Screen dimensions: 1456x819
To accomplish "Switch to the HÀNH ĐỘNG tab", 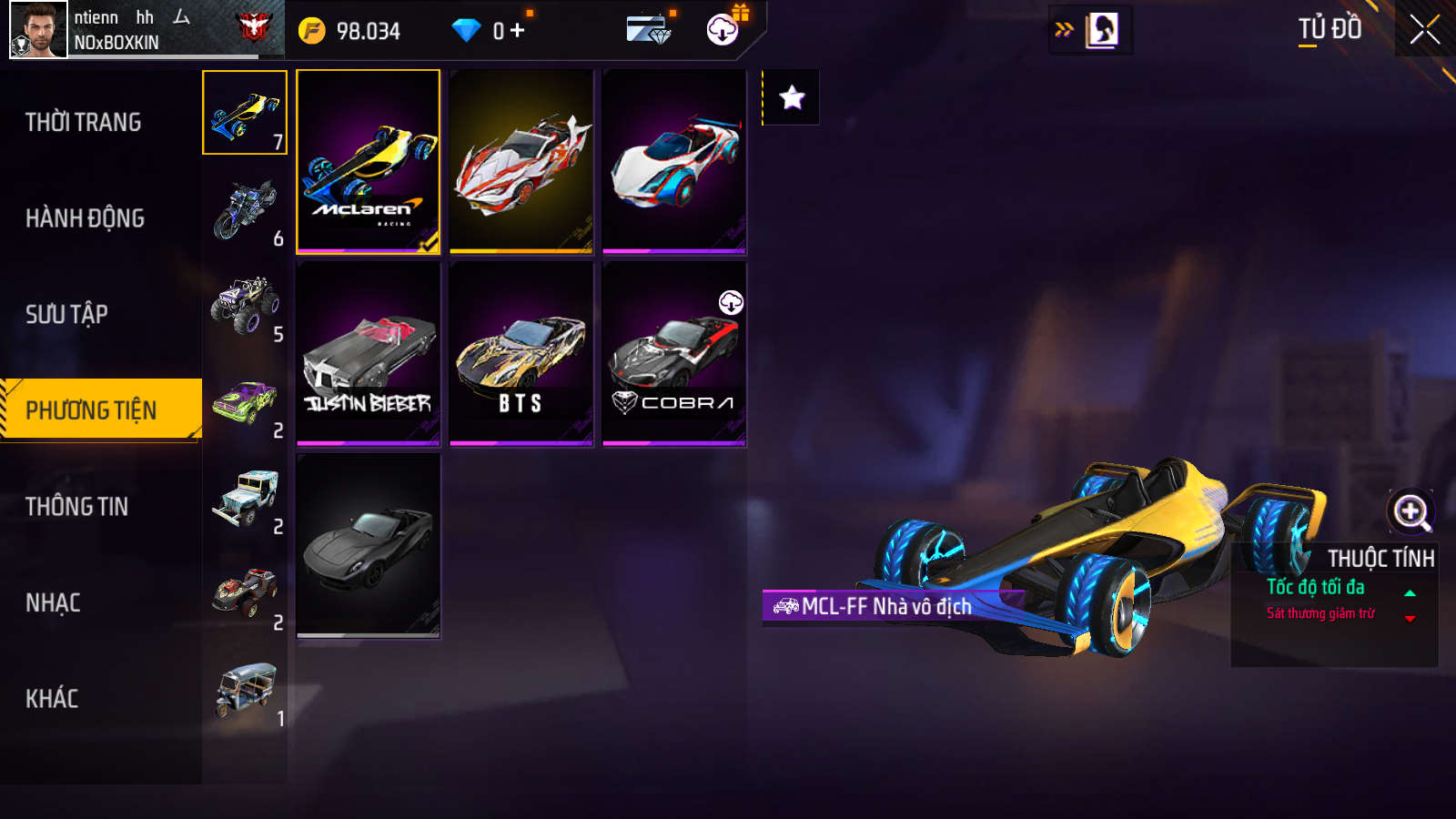I will tap(86, 218).
